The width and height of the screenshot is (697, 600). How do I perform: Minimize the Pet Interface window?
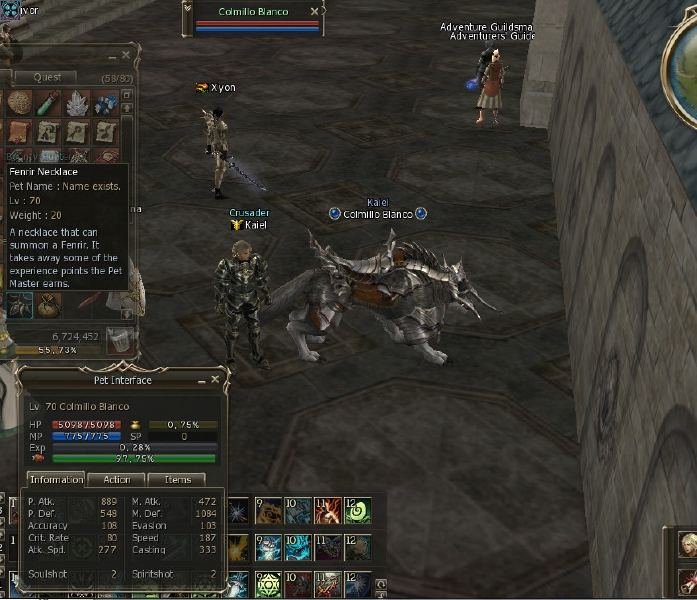tap(200, 380)
